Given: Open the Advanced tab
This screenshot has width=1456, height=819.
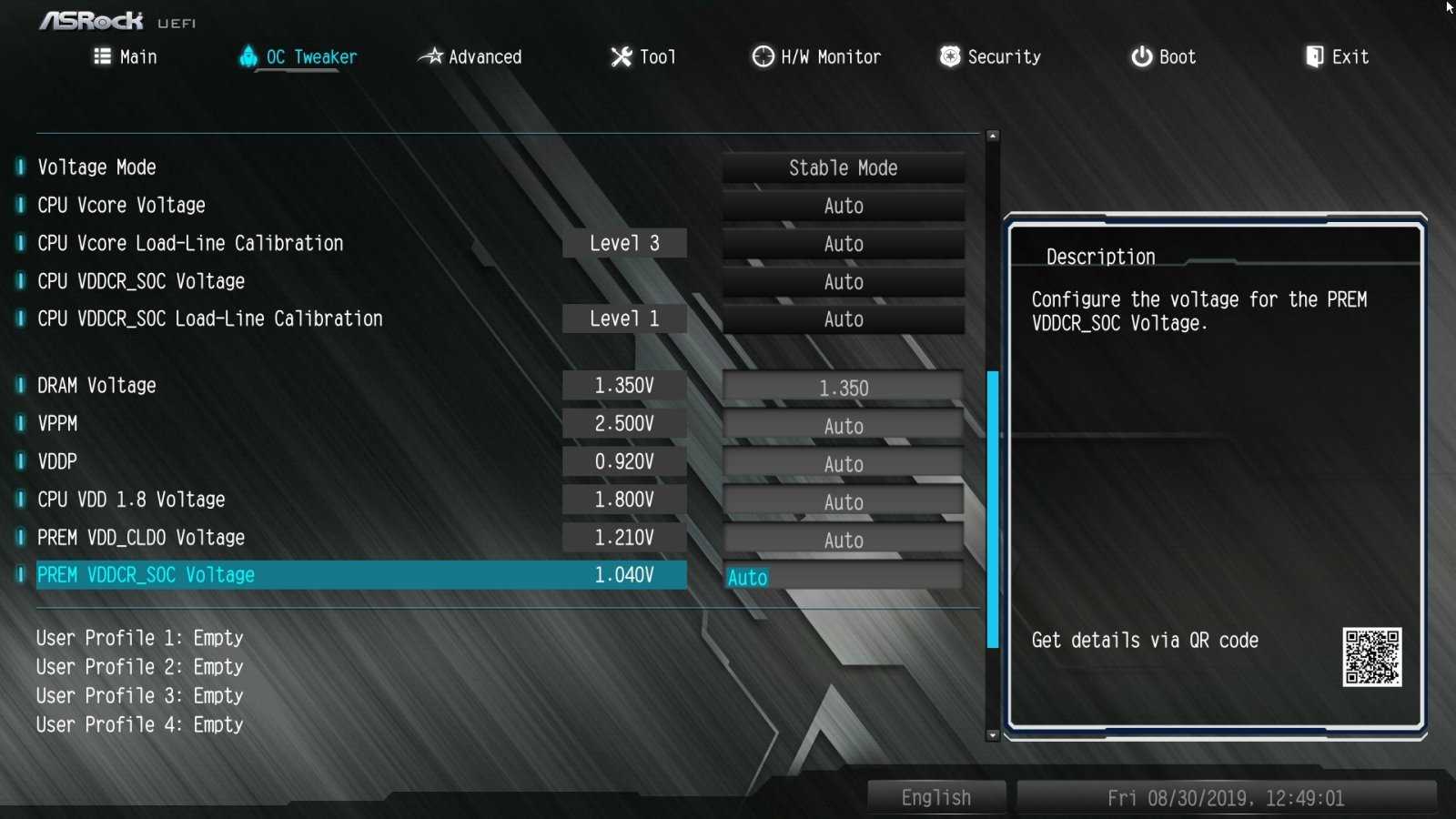Looking at the screenshot, I should point(470,57).
